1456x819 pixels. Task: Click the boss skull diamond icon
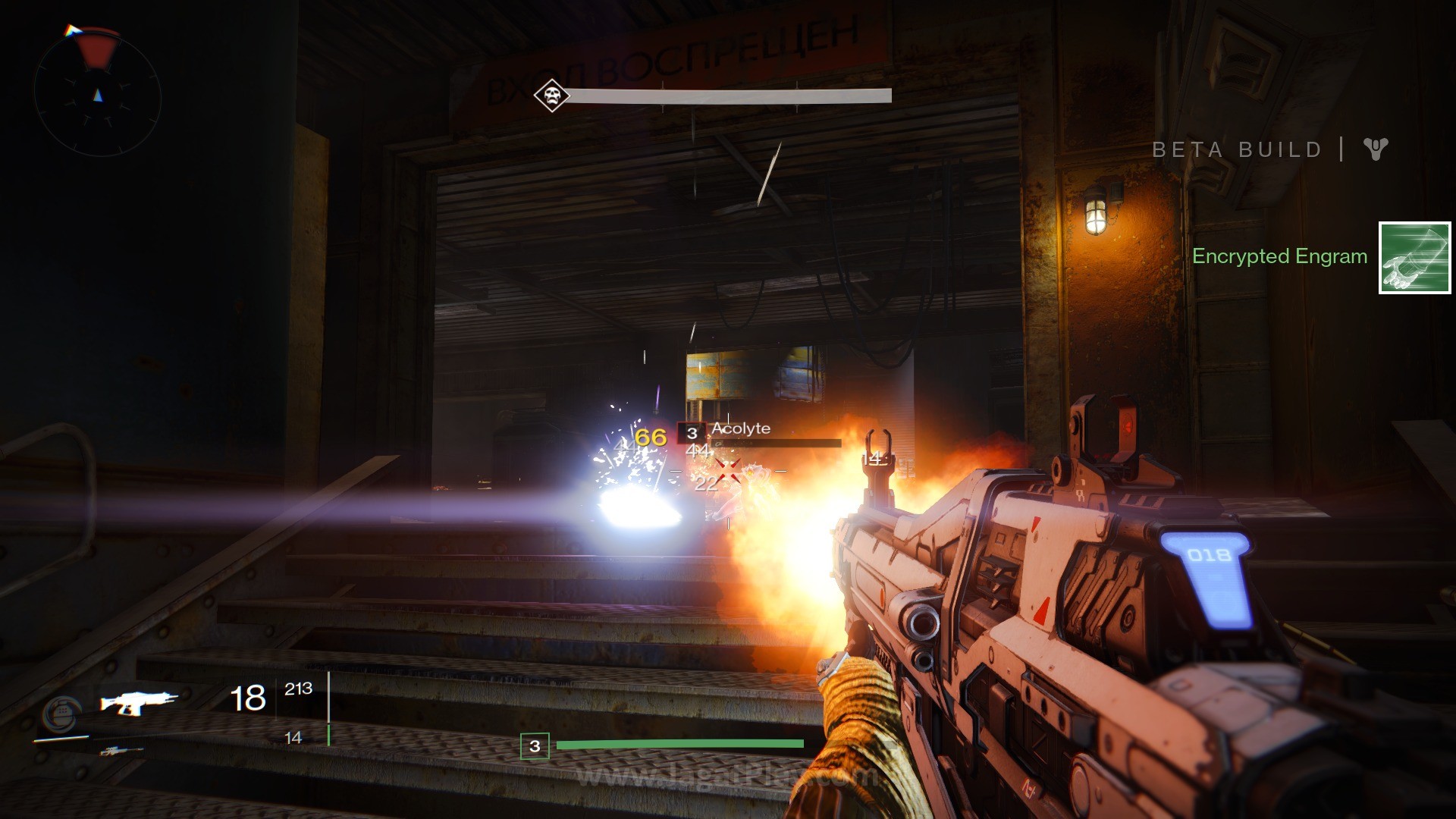551,96
